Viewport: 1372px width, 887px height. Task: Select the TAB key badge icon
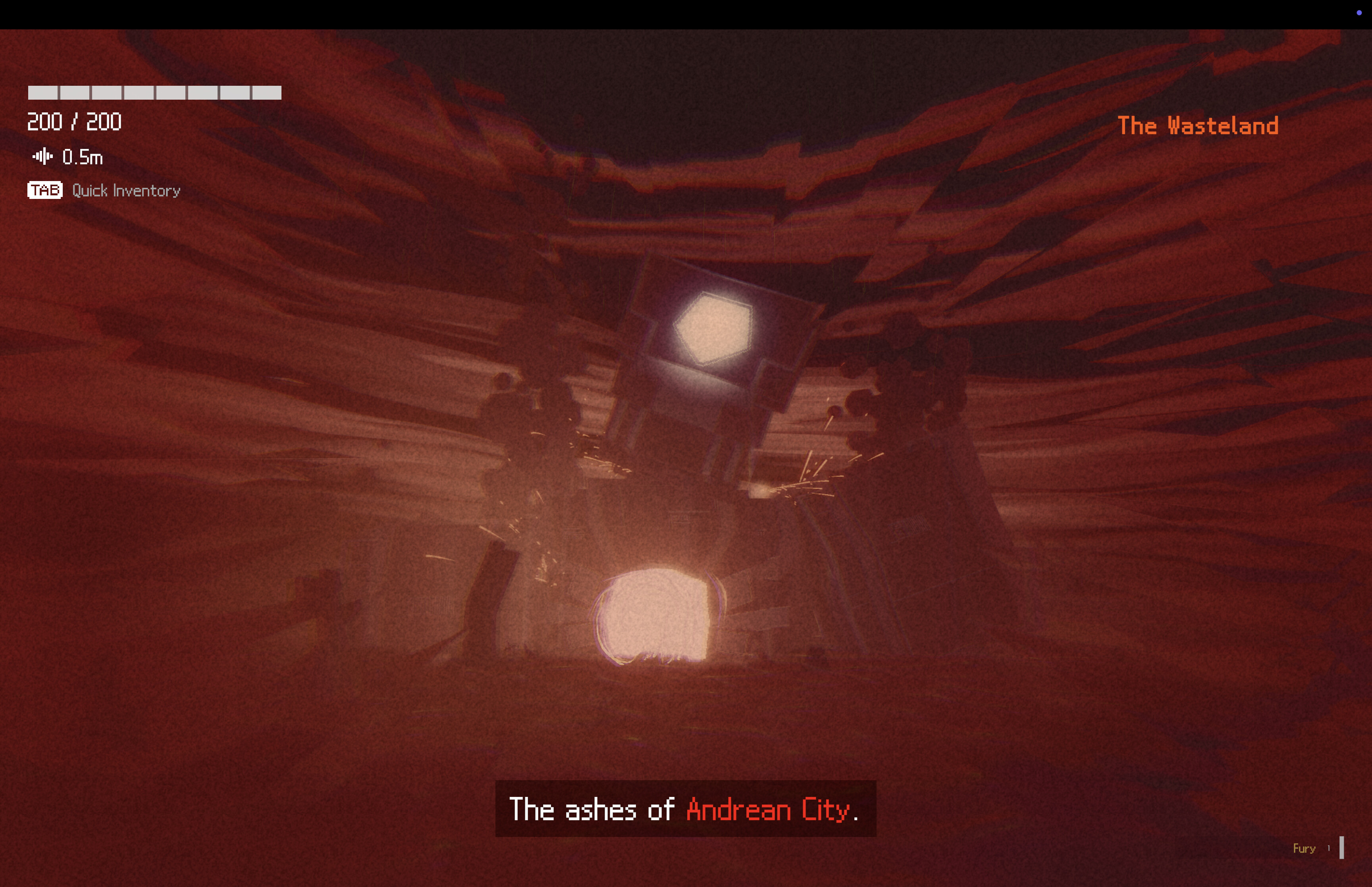click(44, 190)
